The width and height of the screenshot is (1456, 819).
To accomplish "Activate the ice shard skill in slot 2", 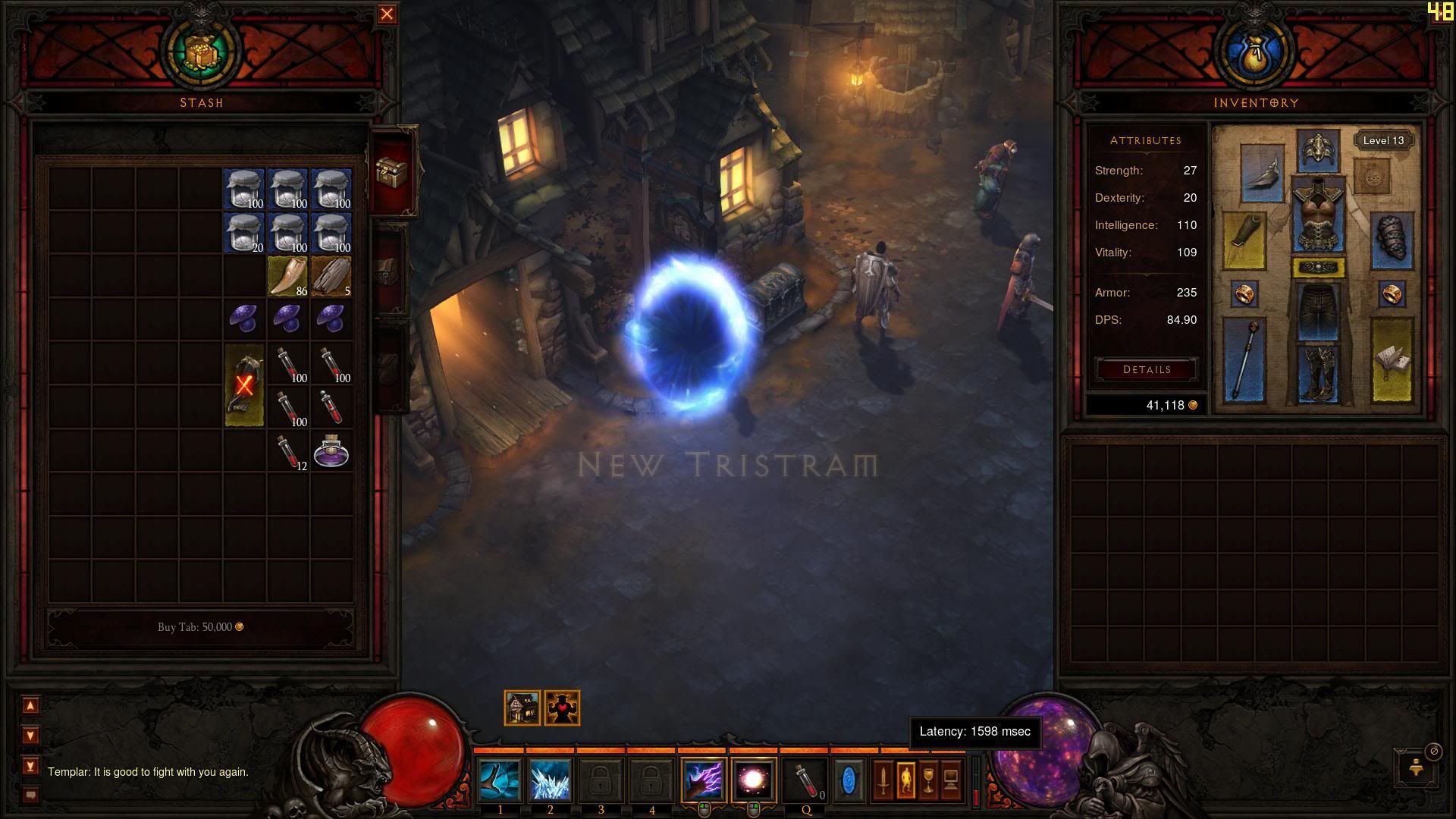I will pos(550,780).
